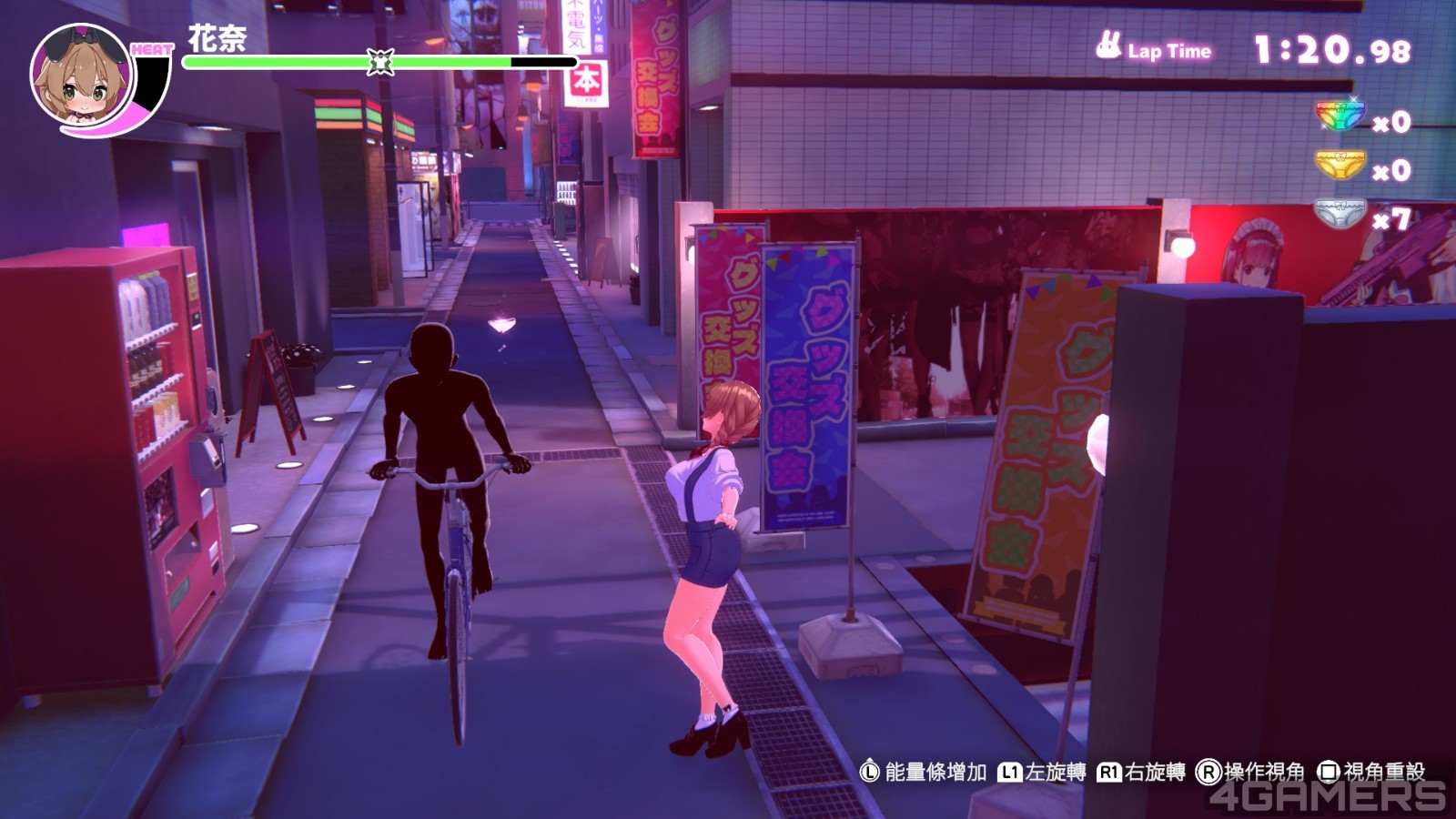Select the gold underwear collectible icon
1456x819 pixels.
click(1340, 166)
